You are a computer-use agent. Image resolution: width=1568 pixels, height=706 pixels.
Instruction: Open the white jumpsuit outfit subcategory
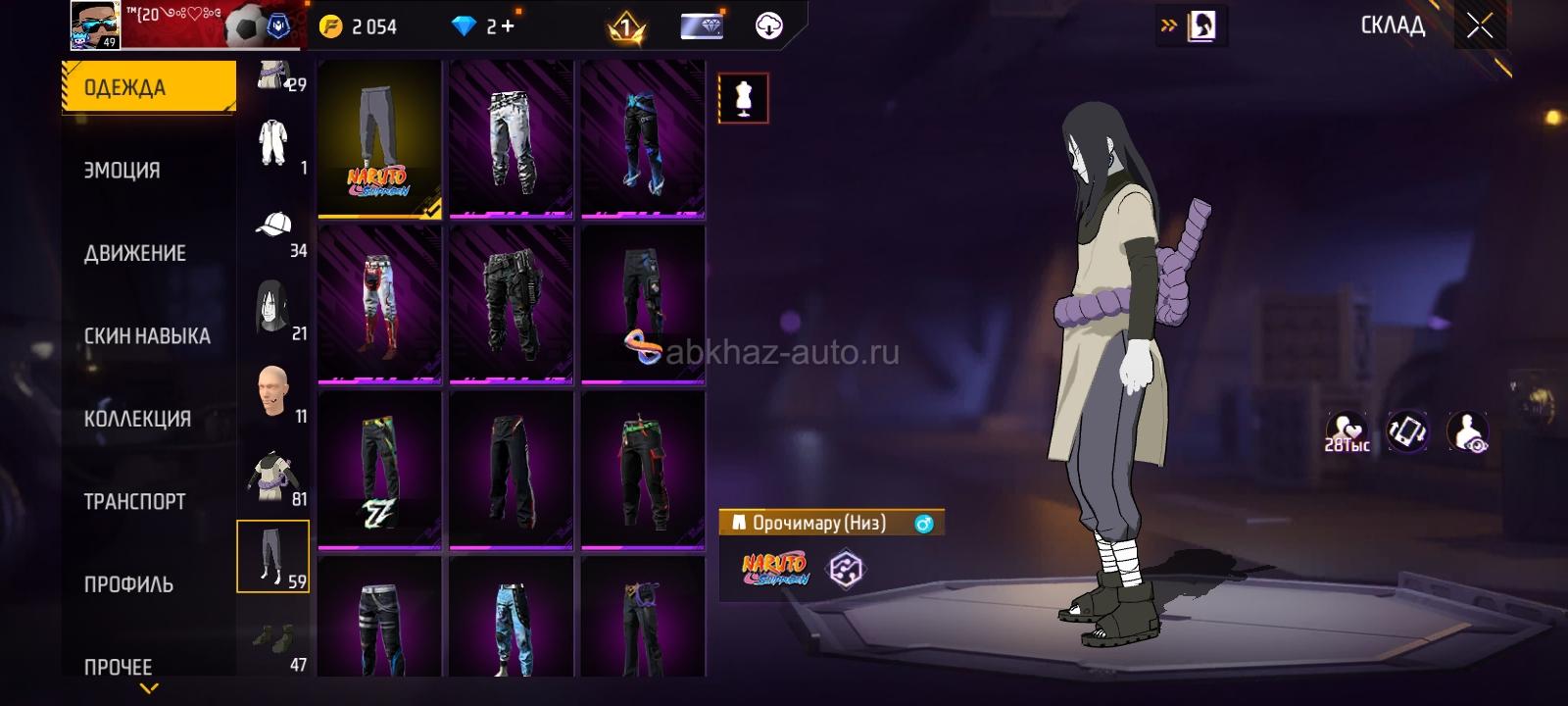[272, 144]
